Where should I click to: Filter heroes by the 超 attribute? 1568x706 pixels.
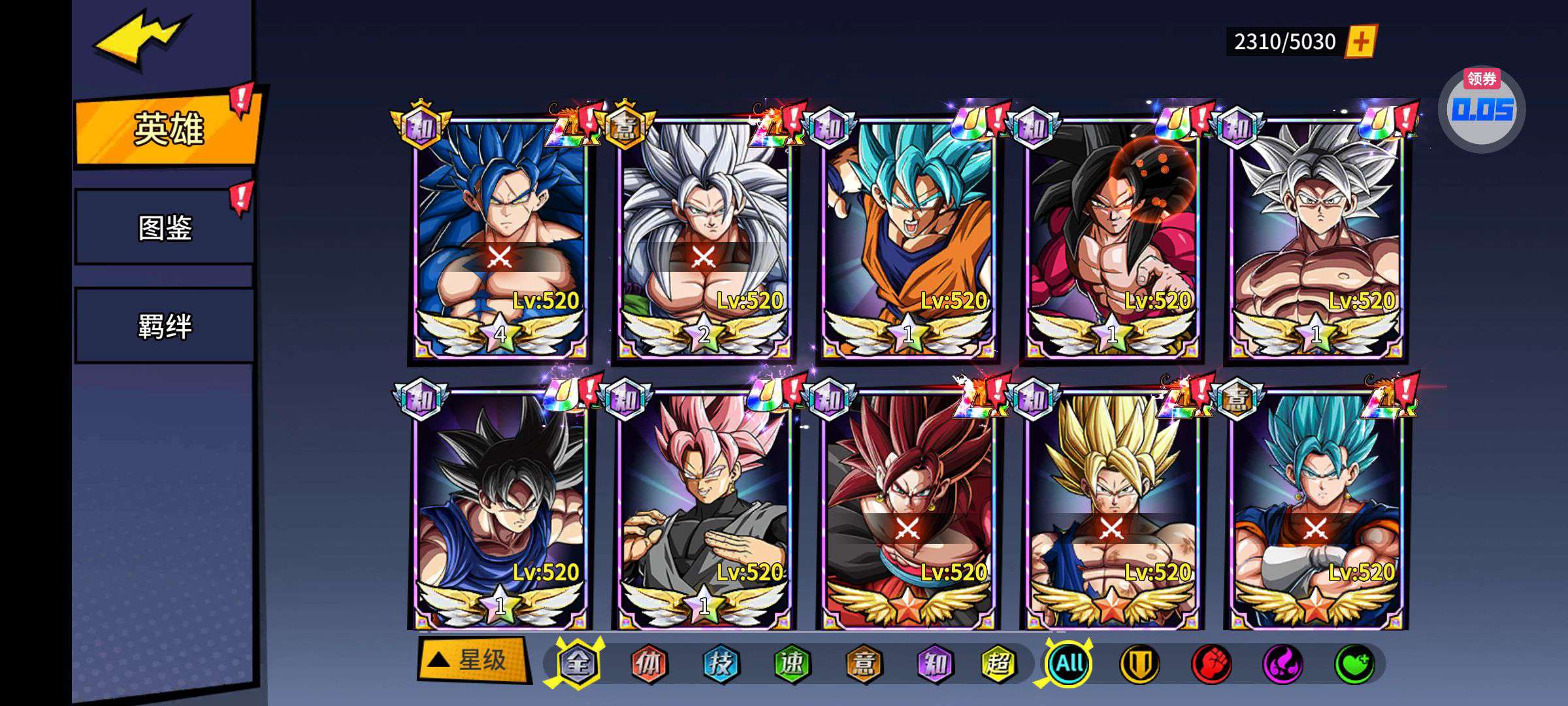(x=998, y=664)
